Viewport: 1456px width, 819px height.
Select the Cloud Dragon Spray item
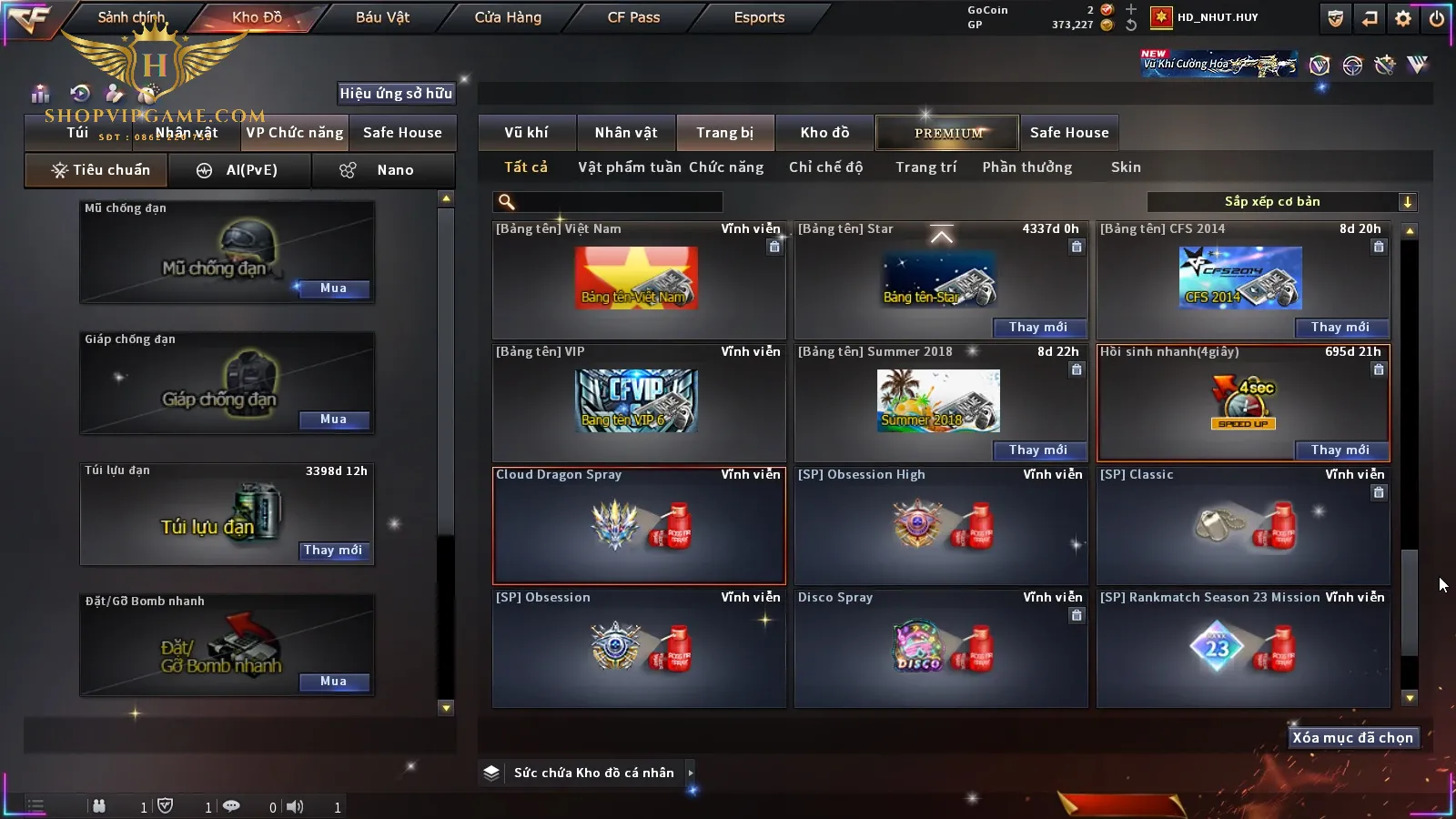point(639,526)
